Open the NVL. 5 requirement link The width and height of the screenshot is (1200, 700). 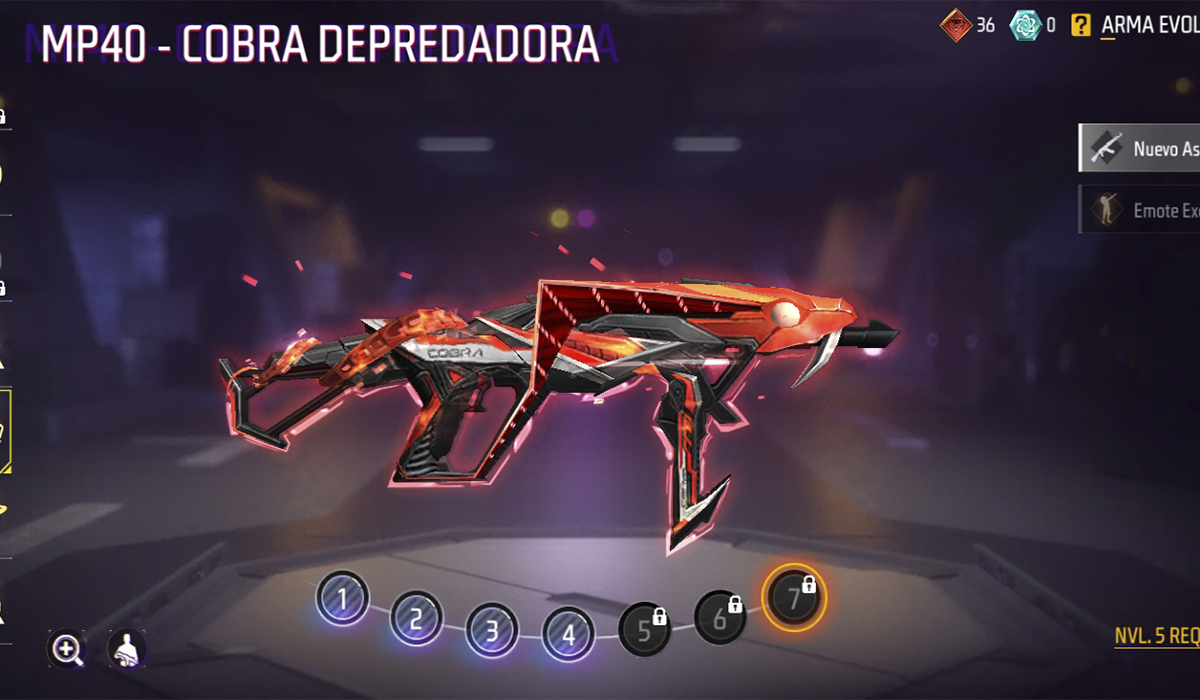pos(1157,636)
